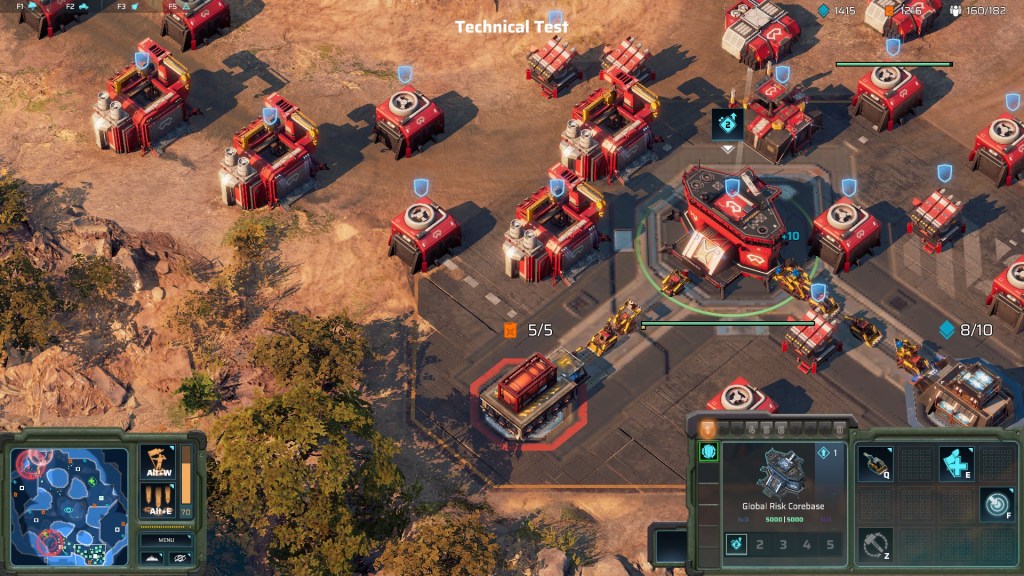Click the rally-point marker above the Corebase

(727, 124)
